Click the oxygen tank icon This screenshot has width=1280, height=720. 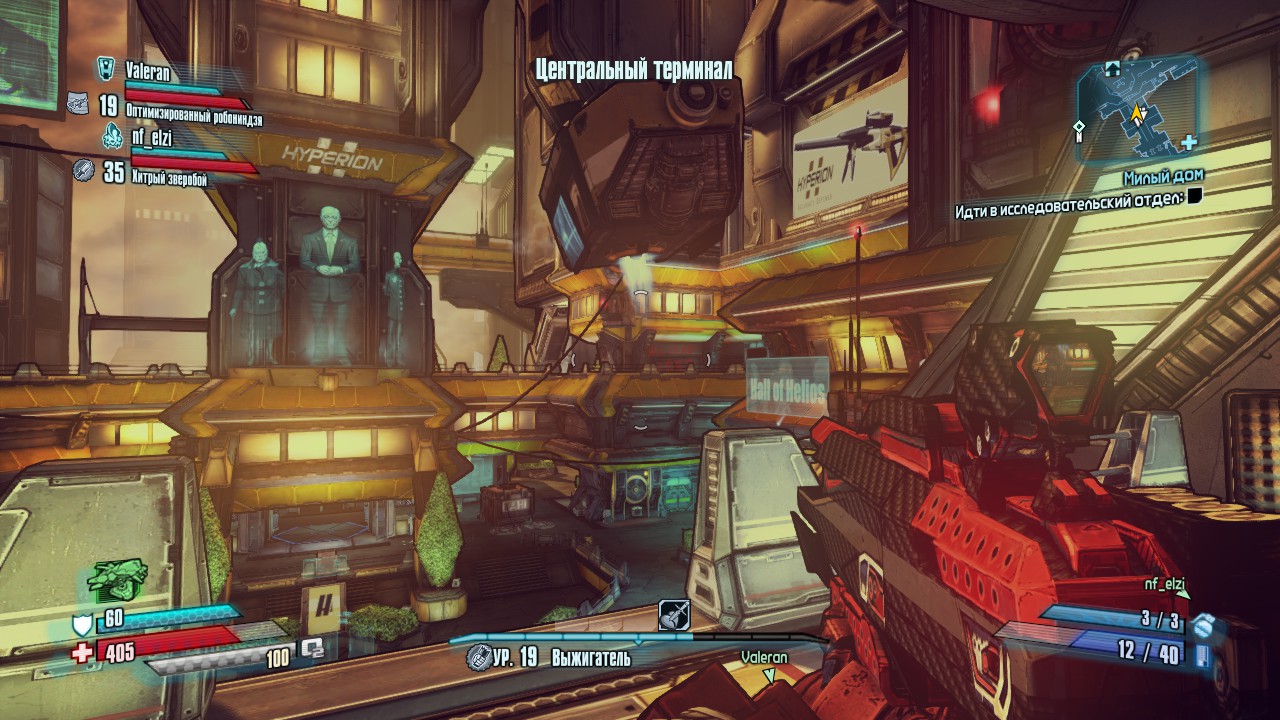[x=312, y=649]
